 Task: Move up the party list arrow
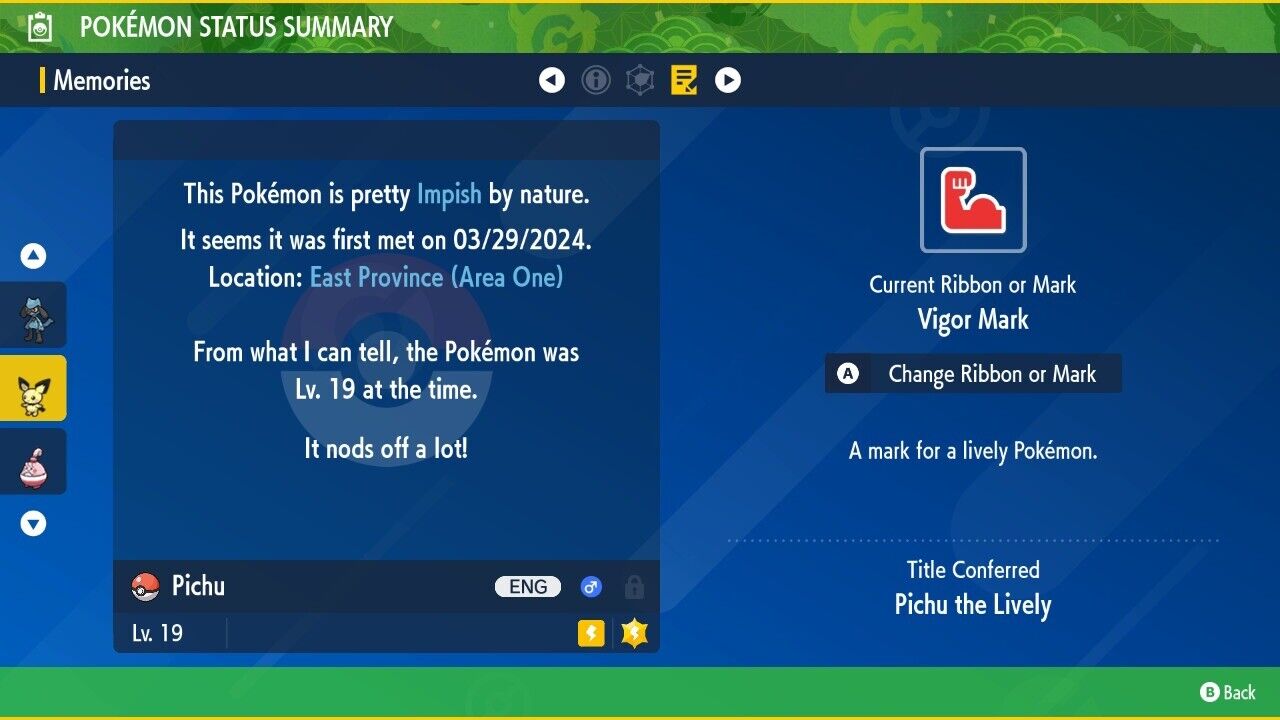34,256
